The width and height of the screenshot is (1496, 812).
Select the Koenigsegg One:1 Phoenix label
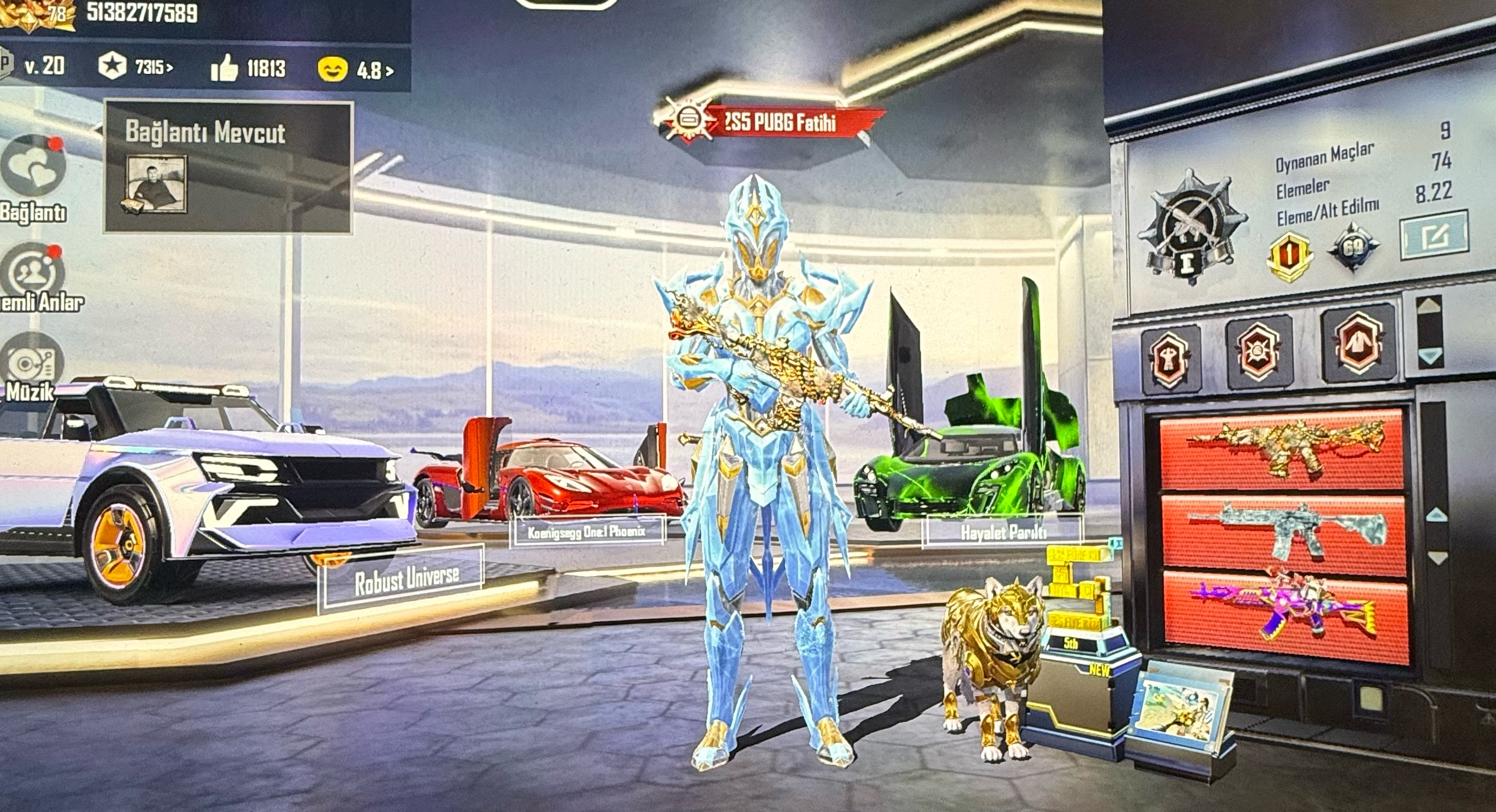(586, 531)
